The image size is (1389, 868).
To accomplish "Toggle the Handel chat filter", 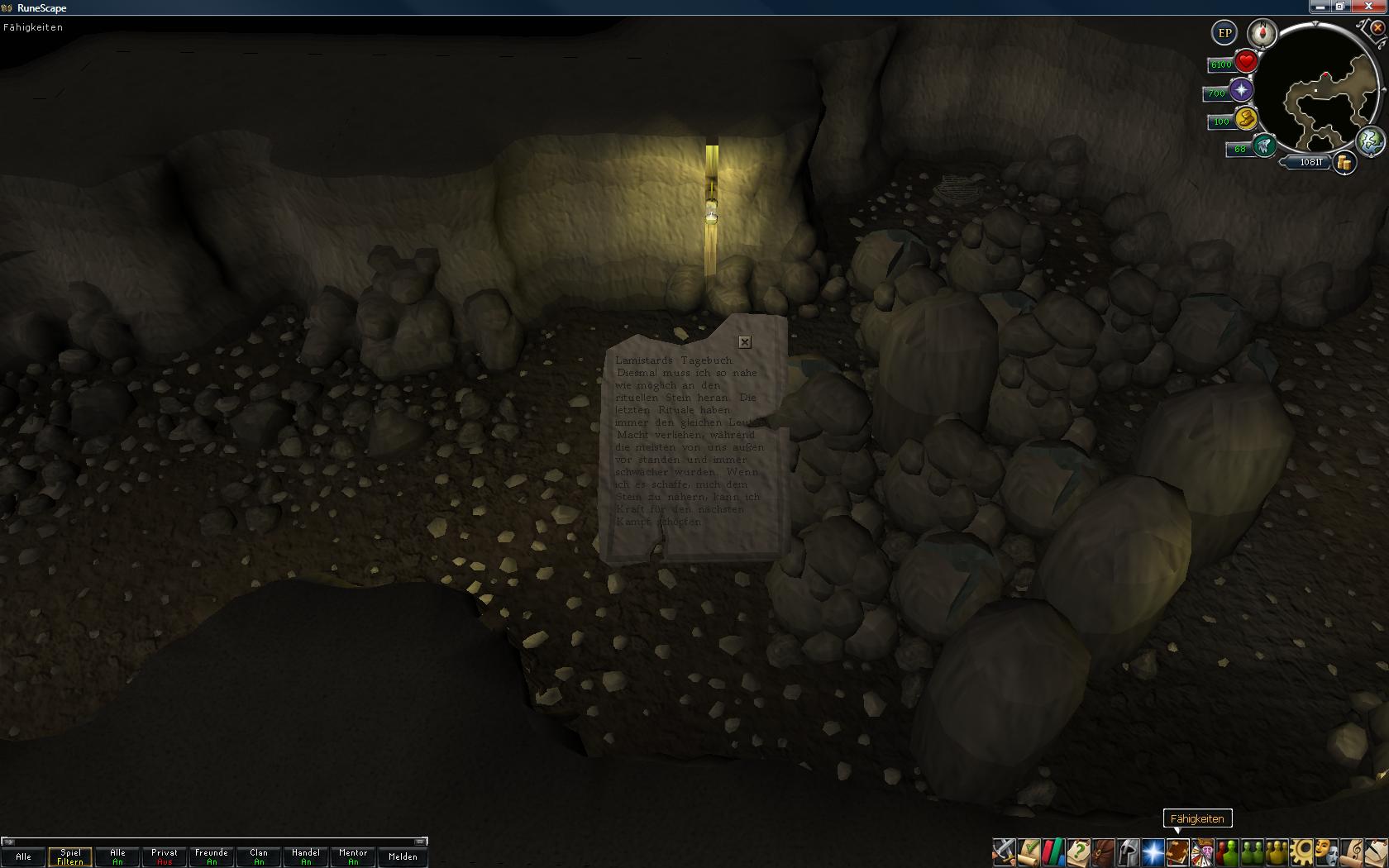I will [x=306, y=856].
